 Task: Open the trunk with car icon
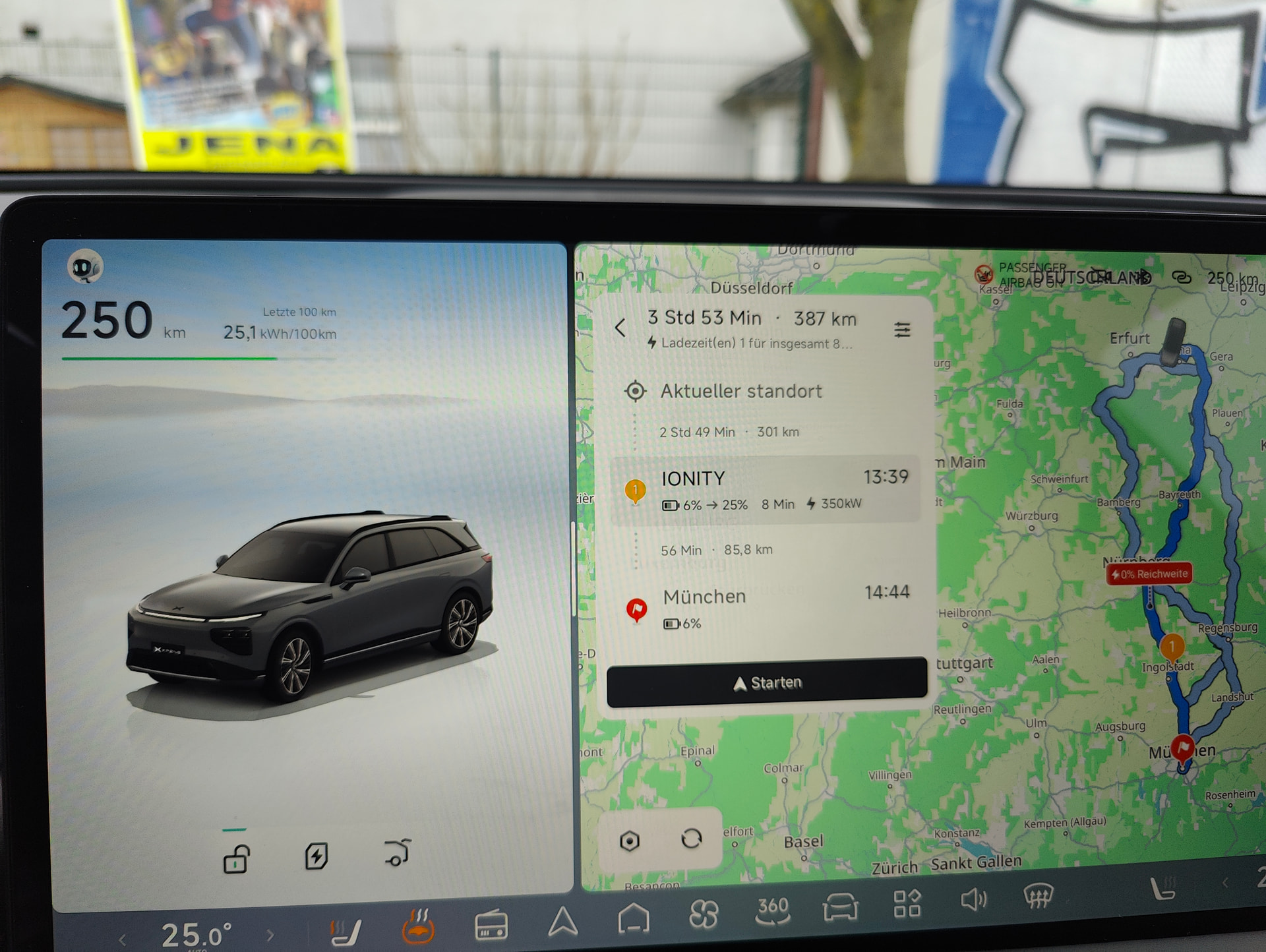[398, 852]
